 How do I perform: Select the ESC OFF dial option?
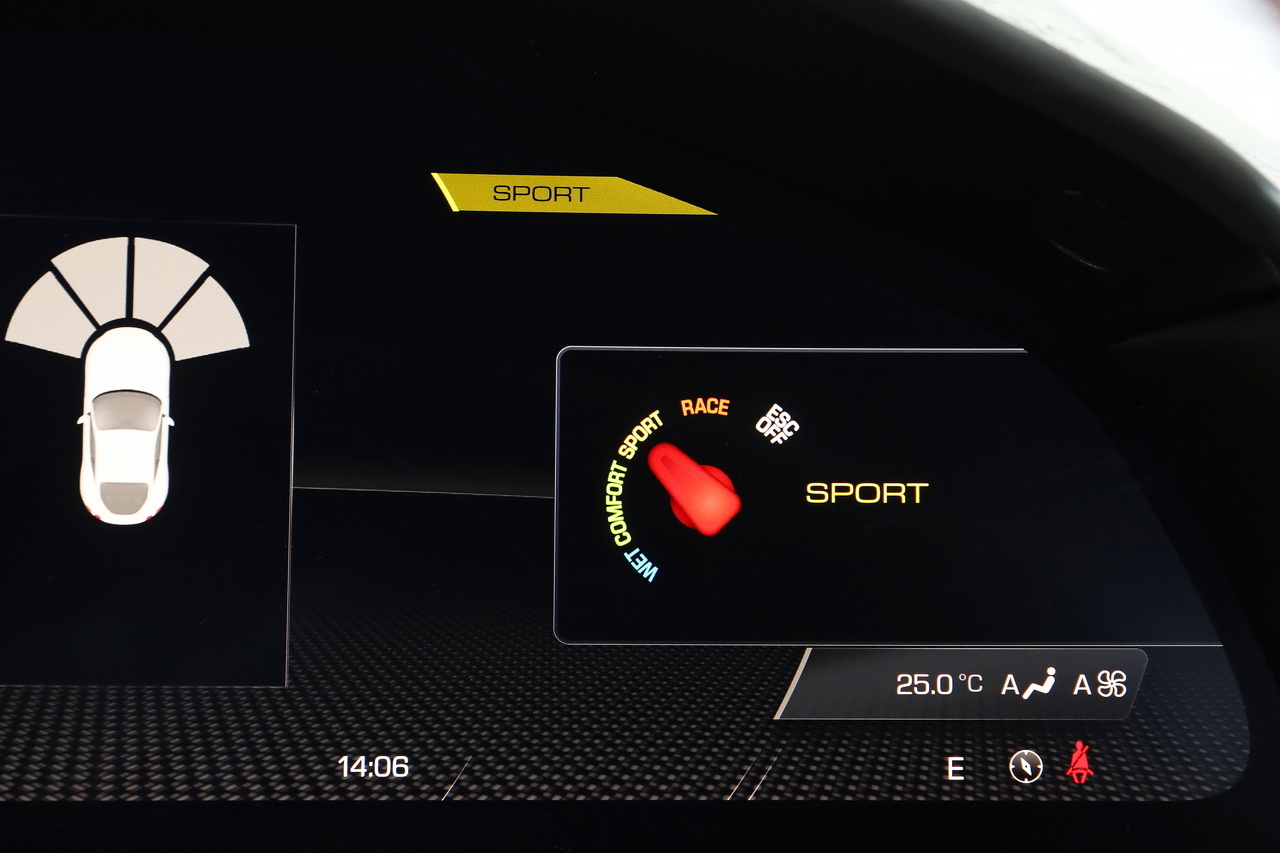click(x=776, y=423)
